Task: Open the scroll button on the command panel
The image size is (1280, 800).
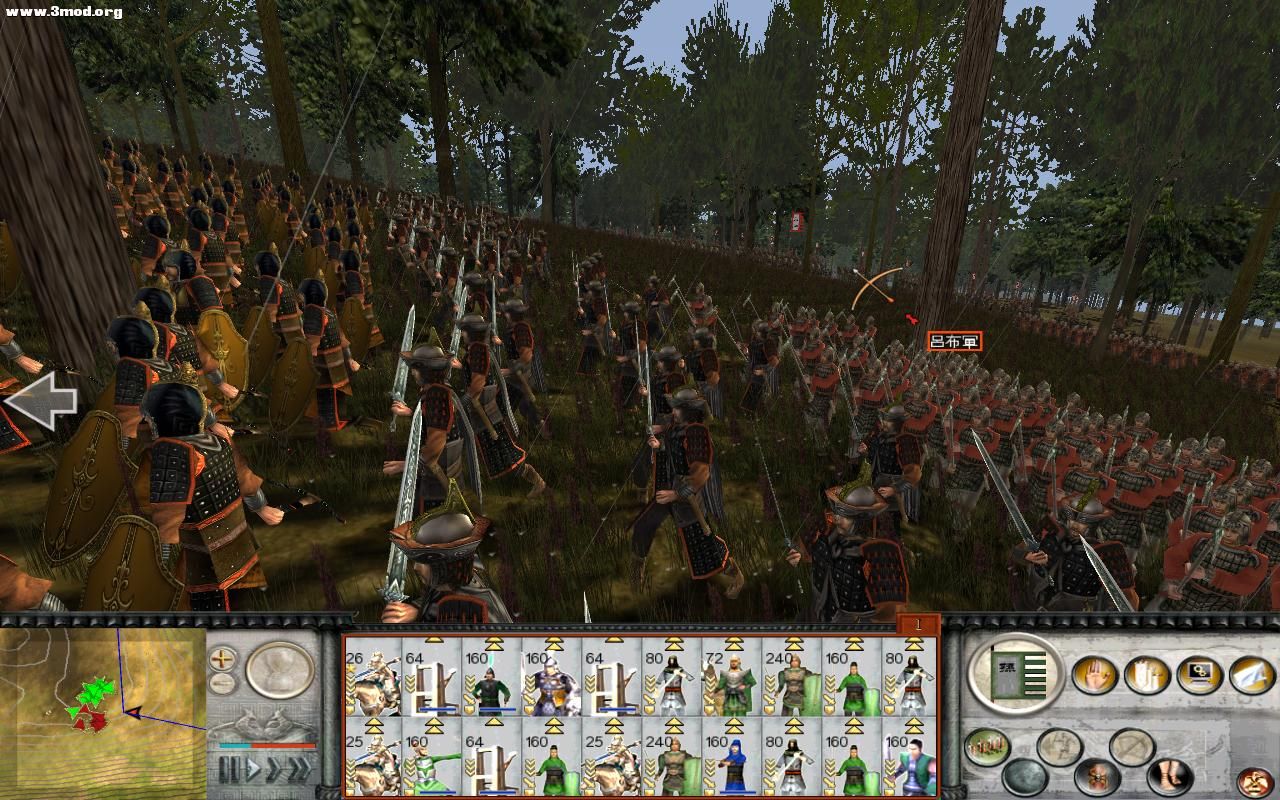Action: [x=1146, y=675]
